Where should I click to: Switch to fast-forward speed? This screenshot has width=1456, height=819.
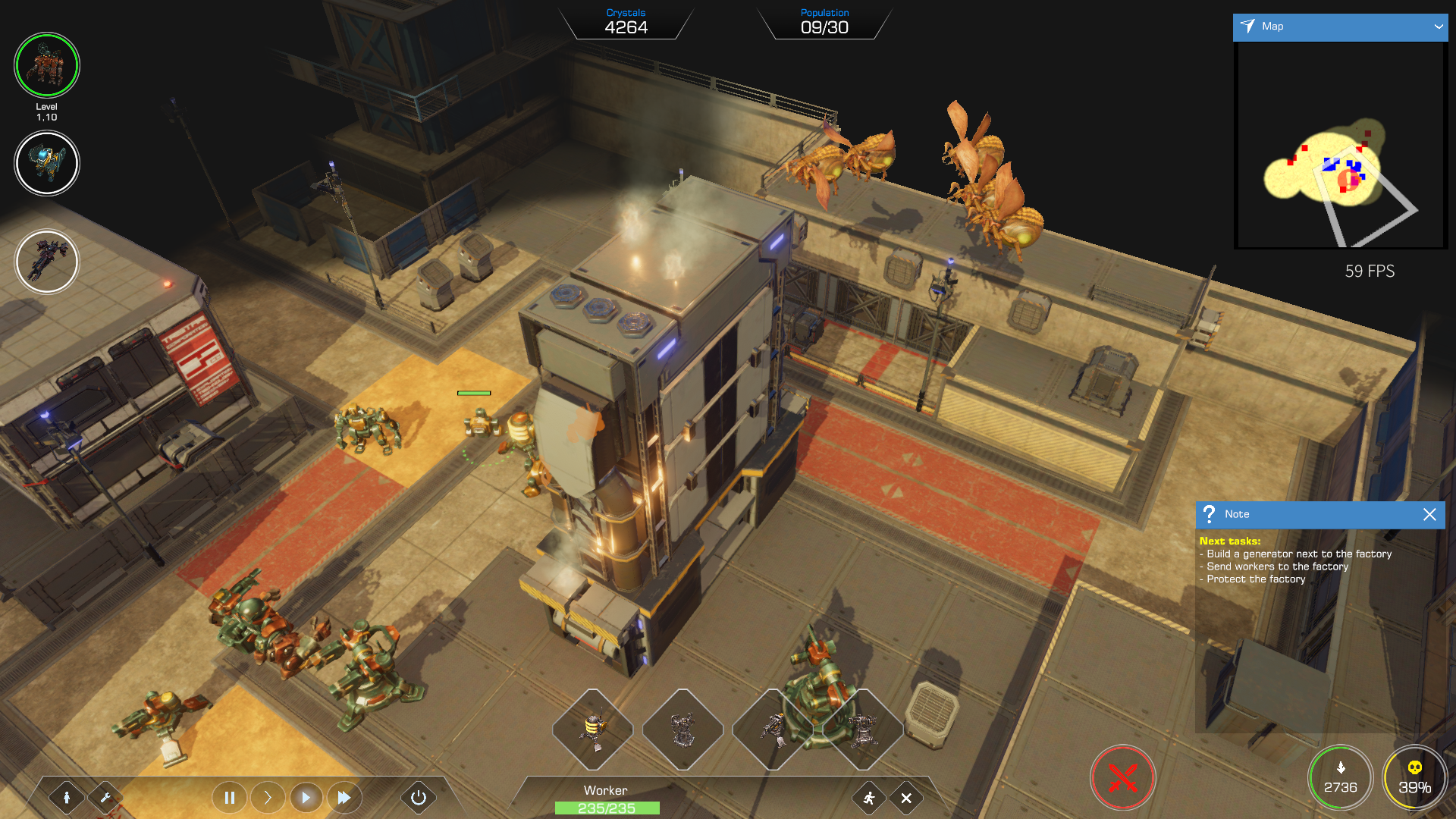tap(344, 797)
